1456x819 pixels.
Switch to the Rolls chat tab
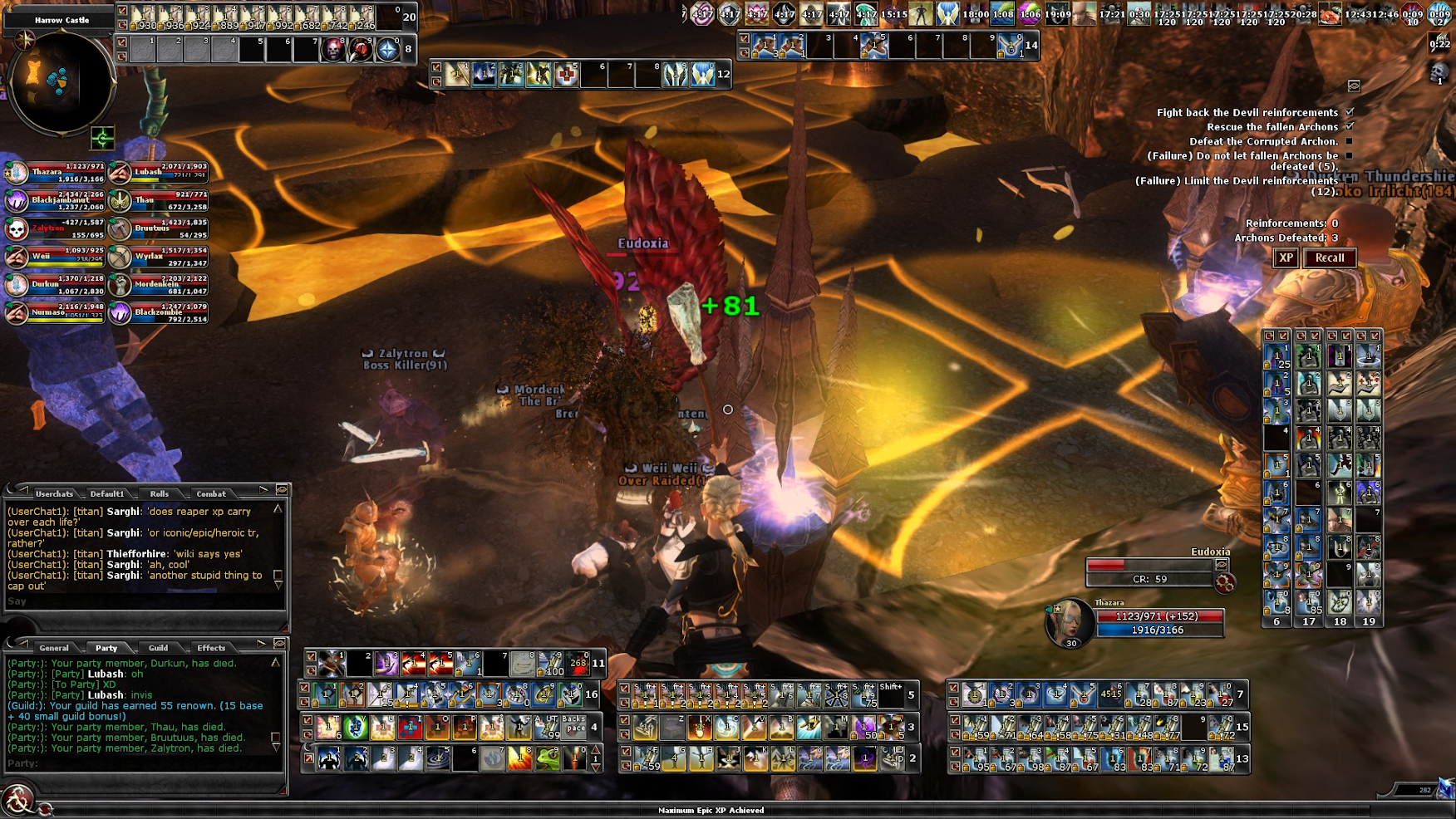159,493
